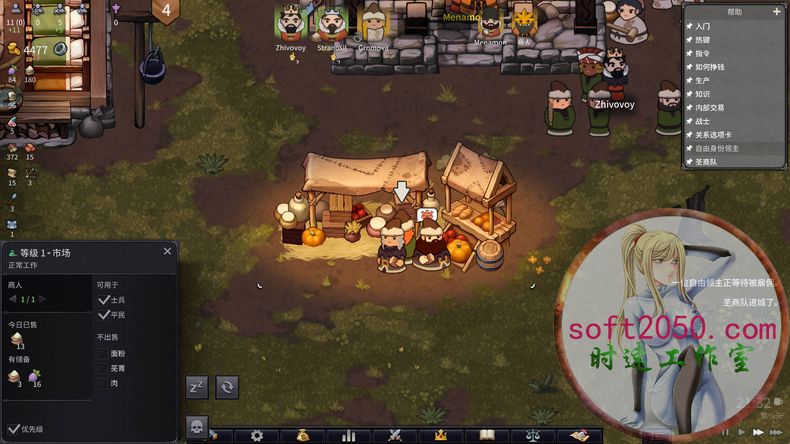Toggle the 优先级 (priority) checkbox
790x444 pixels.
coord(12,429)
